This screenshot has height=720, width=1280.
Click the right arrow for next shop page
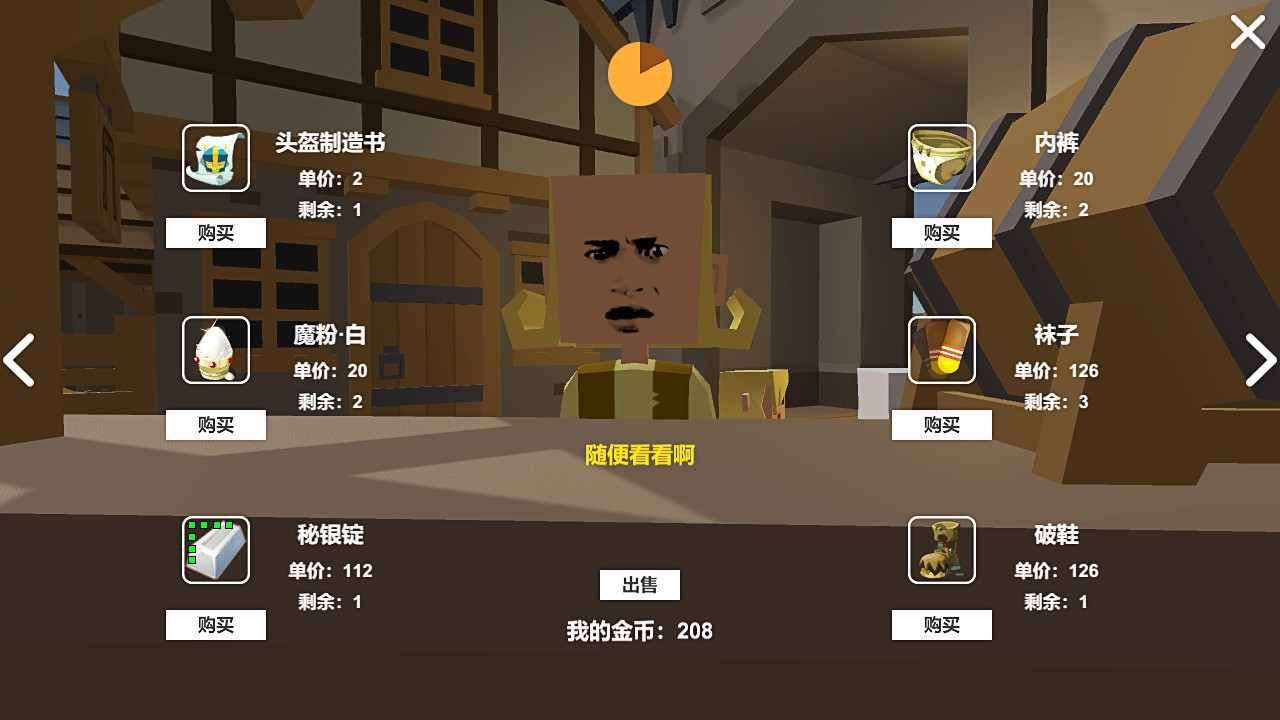click(x=1261, y=360)
